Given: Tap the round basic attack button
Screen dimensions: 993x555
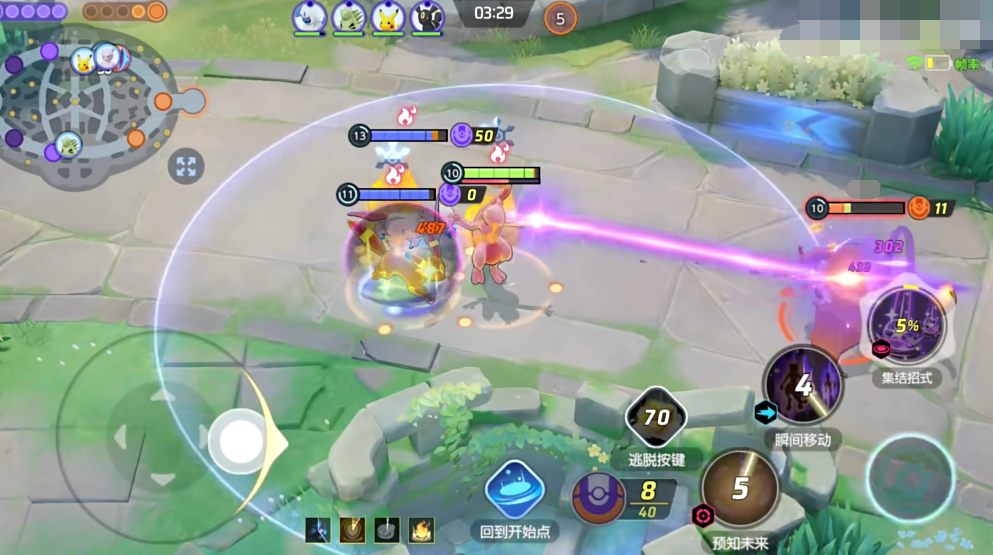Looking at the screenshot, I should (x=910, y=477).
